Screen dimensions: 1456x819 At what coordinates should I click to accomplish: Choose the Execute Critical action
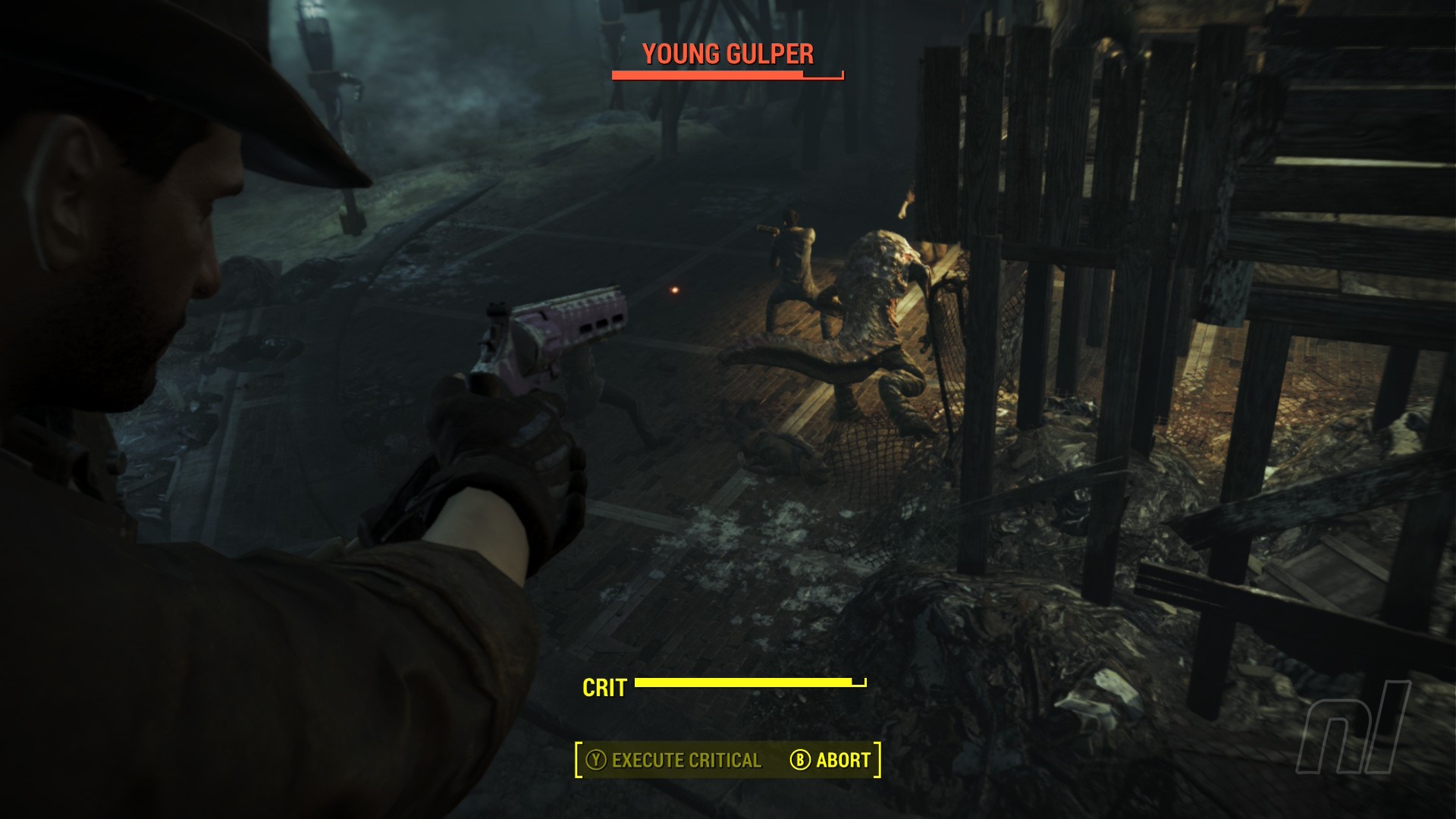tap(674, 760)
